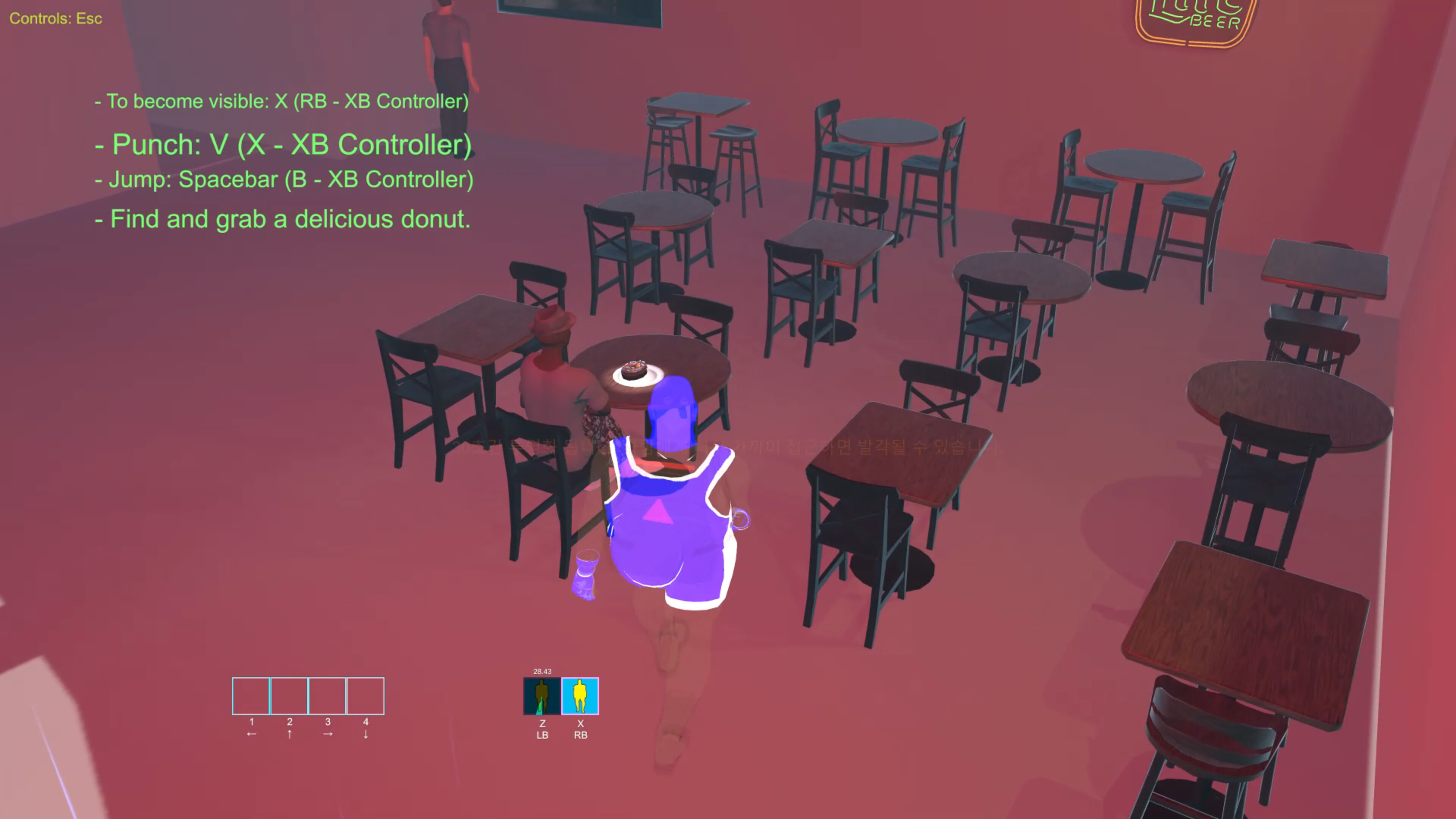Open the Controls menu via Esc label
The height and width of the screenshot is (819, 1456).
pos(55,18)
